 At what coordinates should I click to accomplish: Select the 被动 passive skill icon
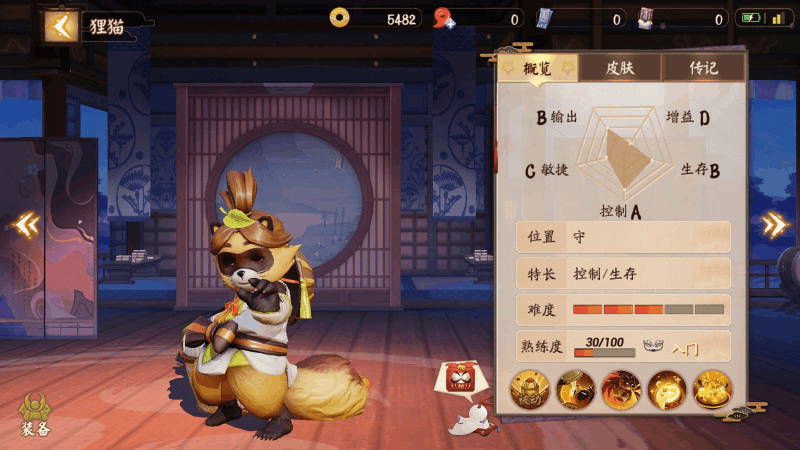point(530,389)
